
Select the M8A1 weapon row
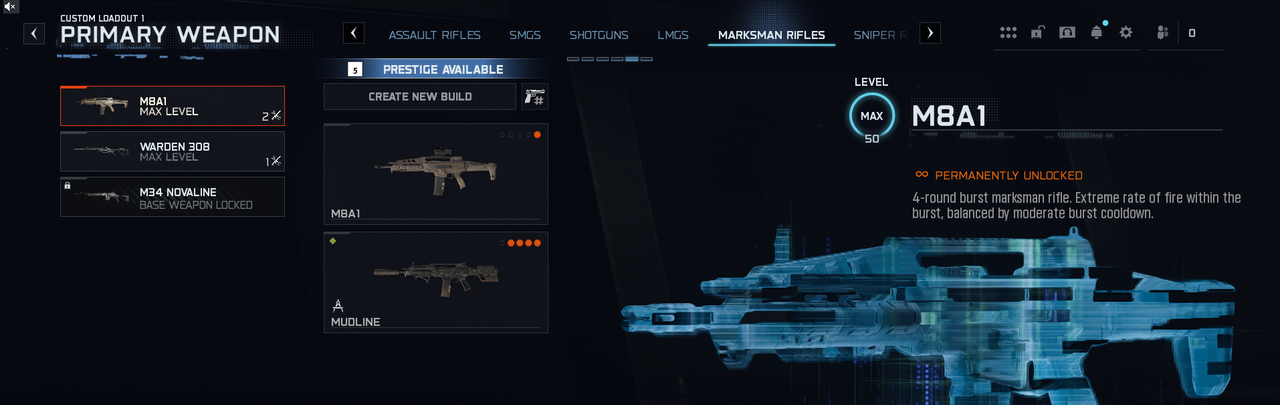pyautogui.click(x=172, y=106)
